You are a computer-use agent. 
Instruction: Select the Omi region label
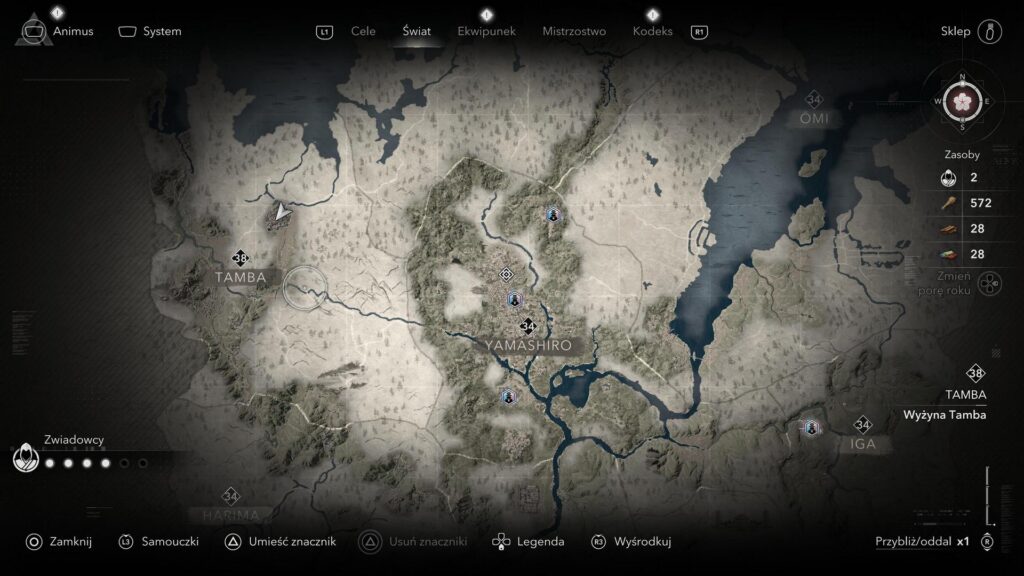coord(814,118)
